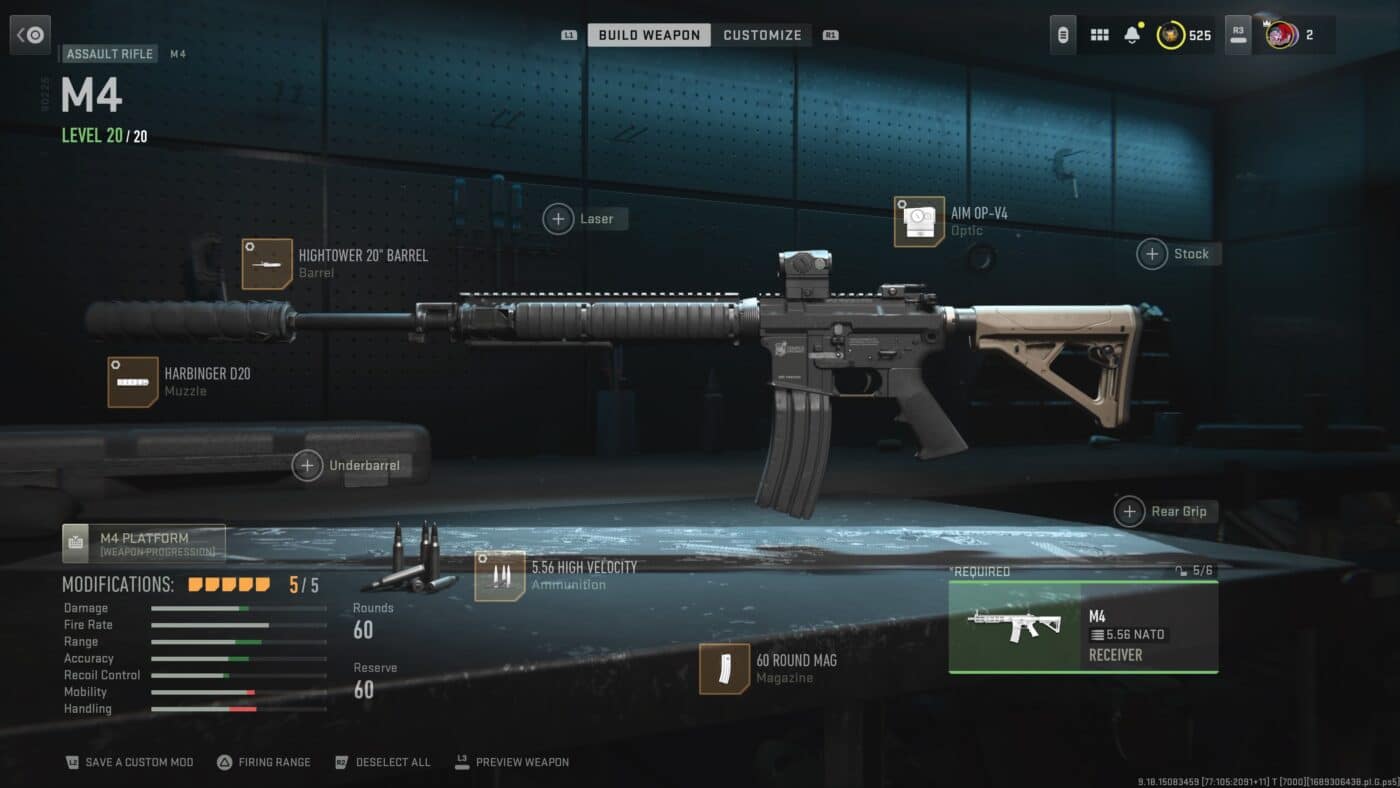Select the Harbinger D20 muzzle icon
This screenshot has height=788, width=1400.
(x=132, y=382)
